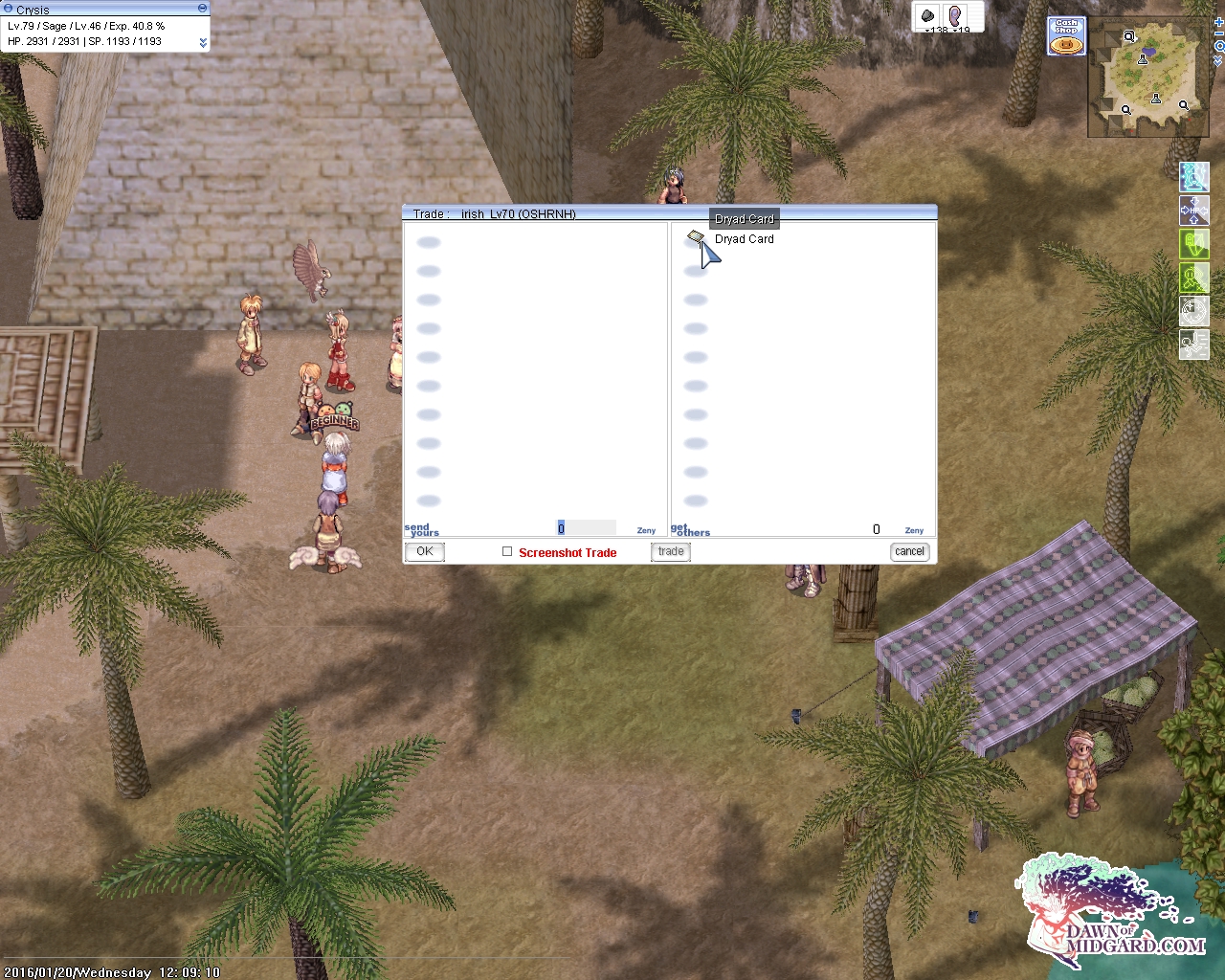
Task: Expand the player info window with double arrows
Action: (201, 42)
